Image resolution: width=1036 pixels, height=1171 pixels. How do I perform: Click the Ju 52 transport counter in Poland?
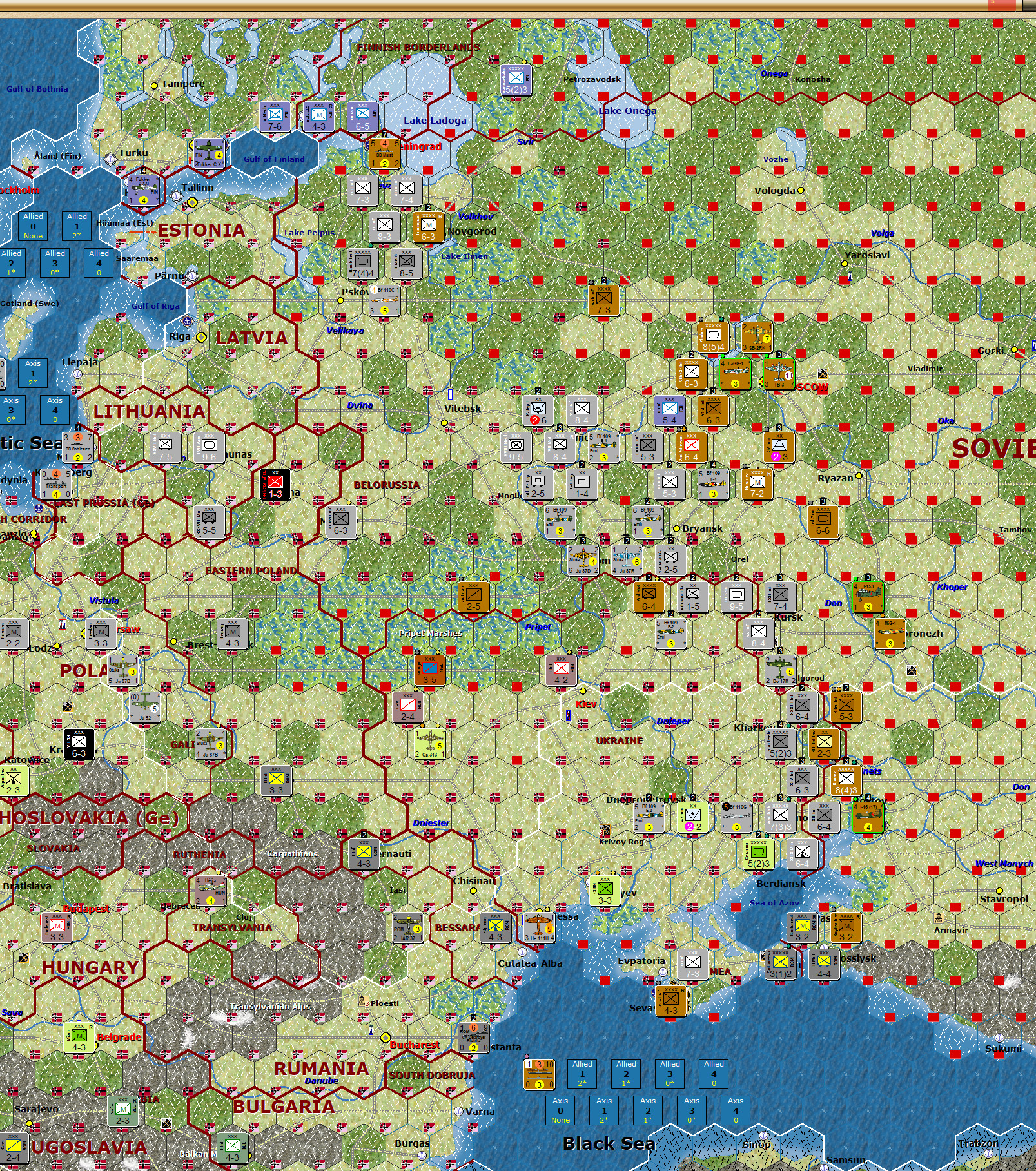[x=145, y=706]
